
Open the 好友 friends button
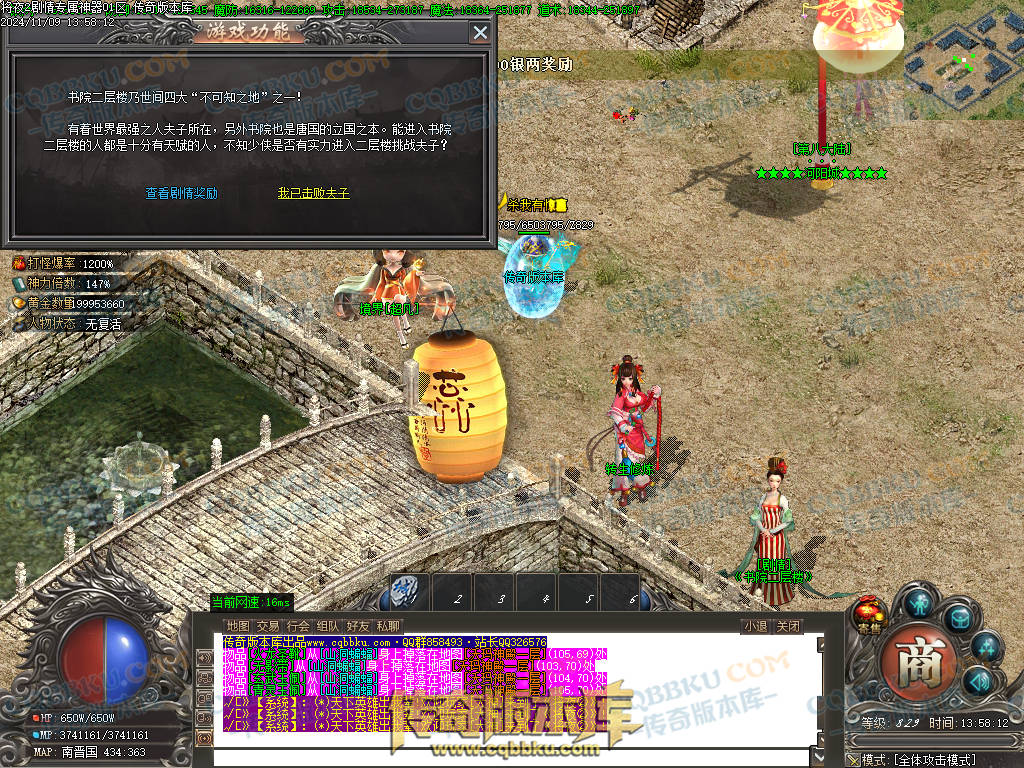(x=358, y=626)
